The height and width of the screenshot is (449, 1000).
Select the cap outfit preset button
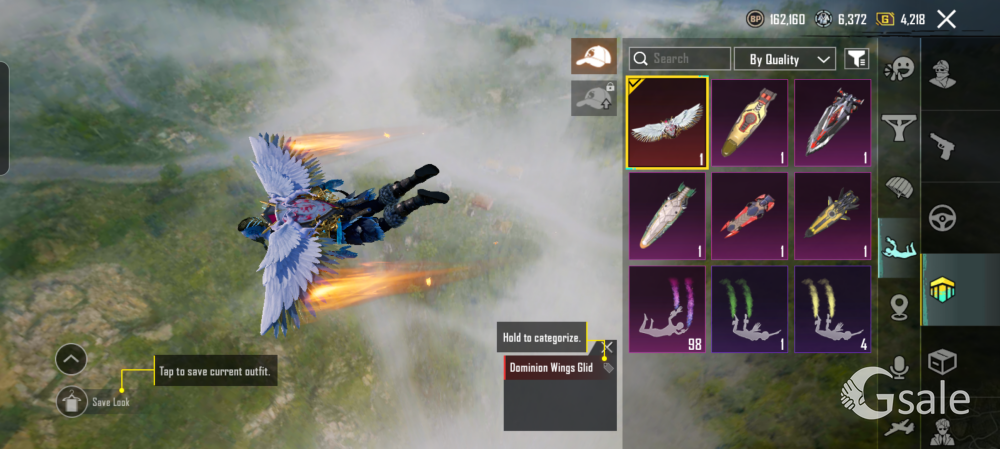point(594,56)
